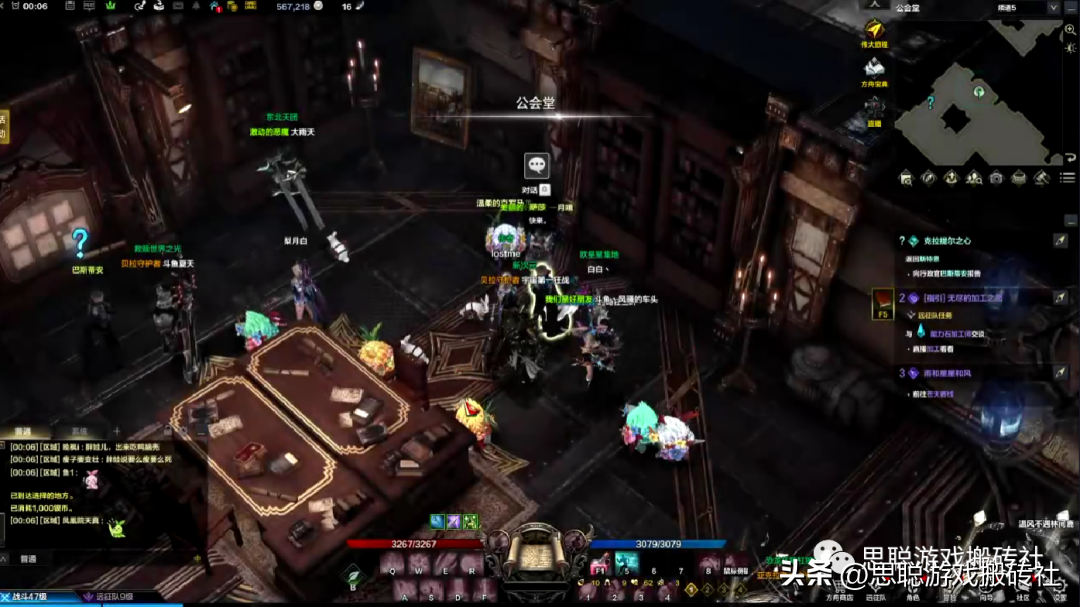Open the 方舟宝典 codex icon
The image size is (1080, 607).
[x=874, y=68]
